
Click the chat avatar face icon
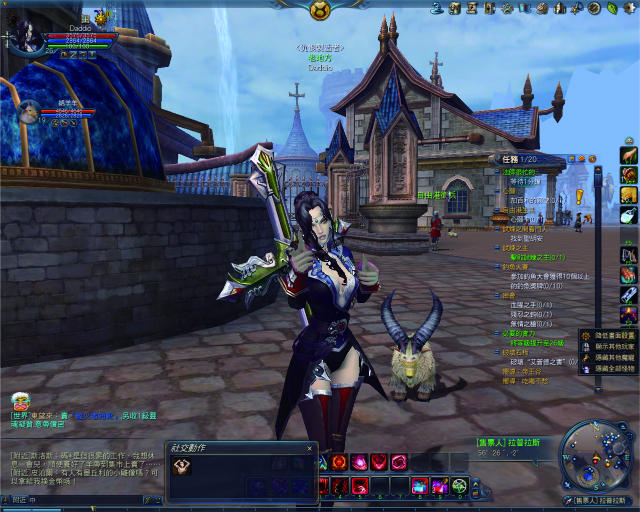tap(21, 402)
